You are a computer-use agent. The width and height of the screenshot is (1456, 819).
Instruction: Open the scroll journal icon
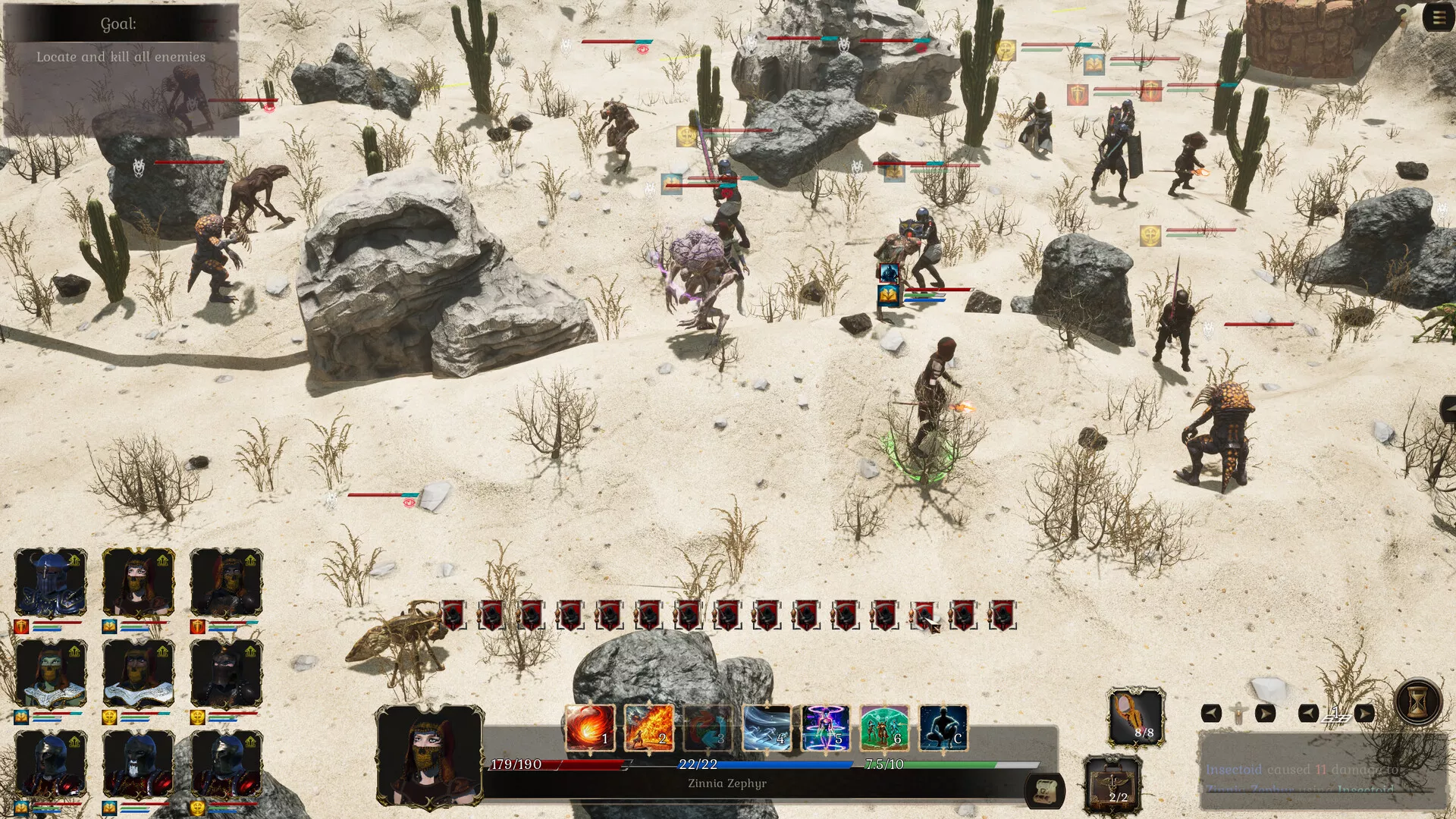click(x=1044, y=791)
